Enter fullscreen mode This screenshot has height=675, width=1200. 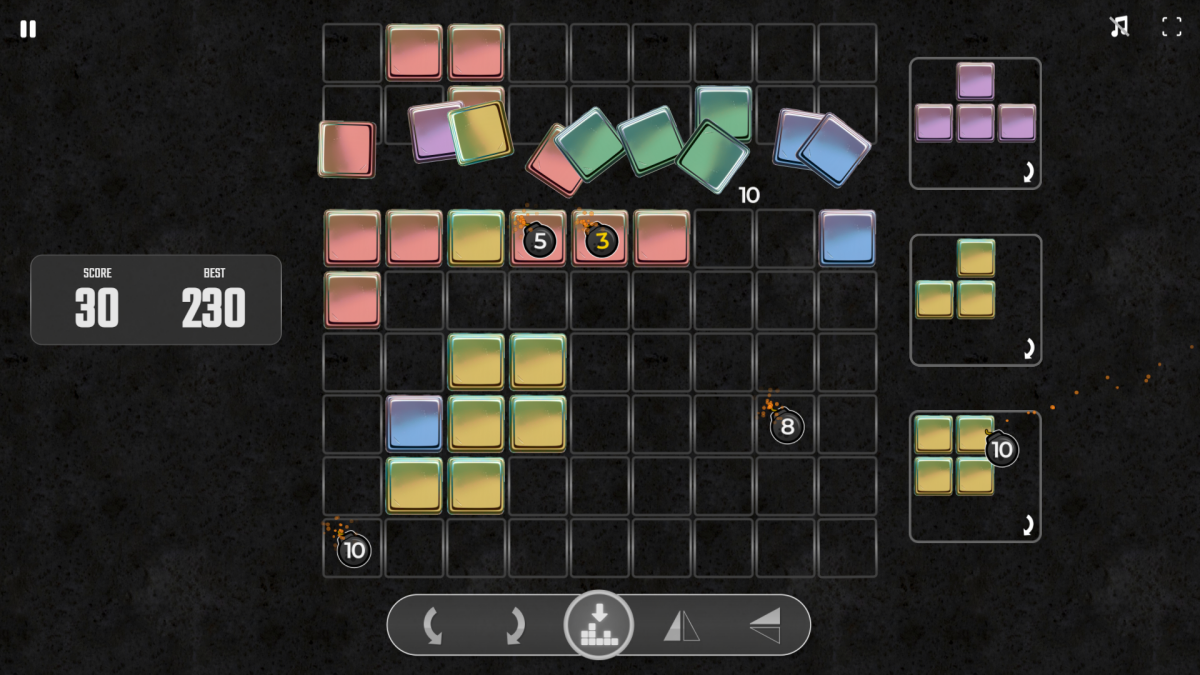[x=1171, y=27]
